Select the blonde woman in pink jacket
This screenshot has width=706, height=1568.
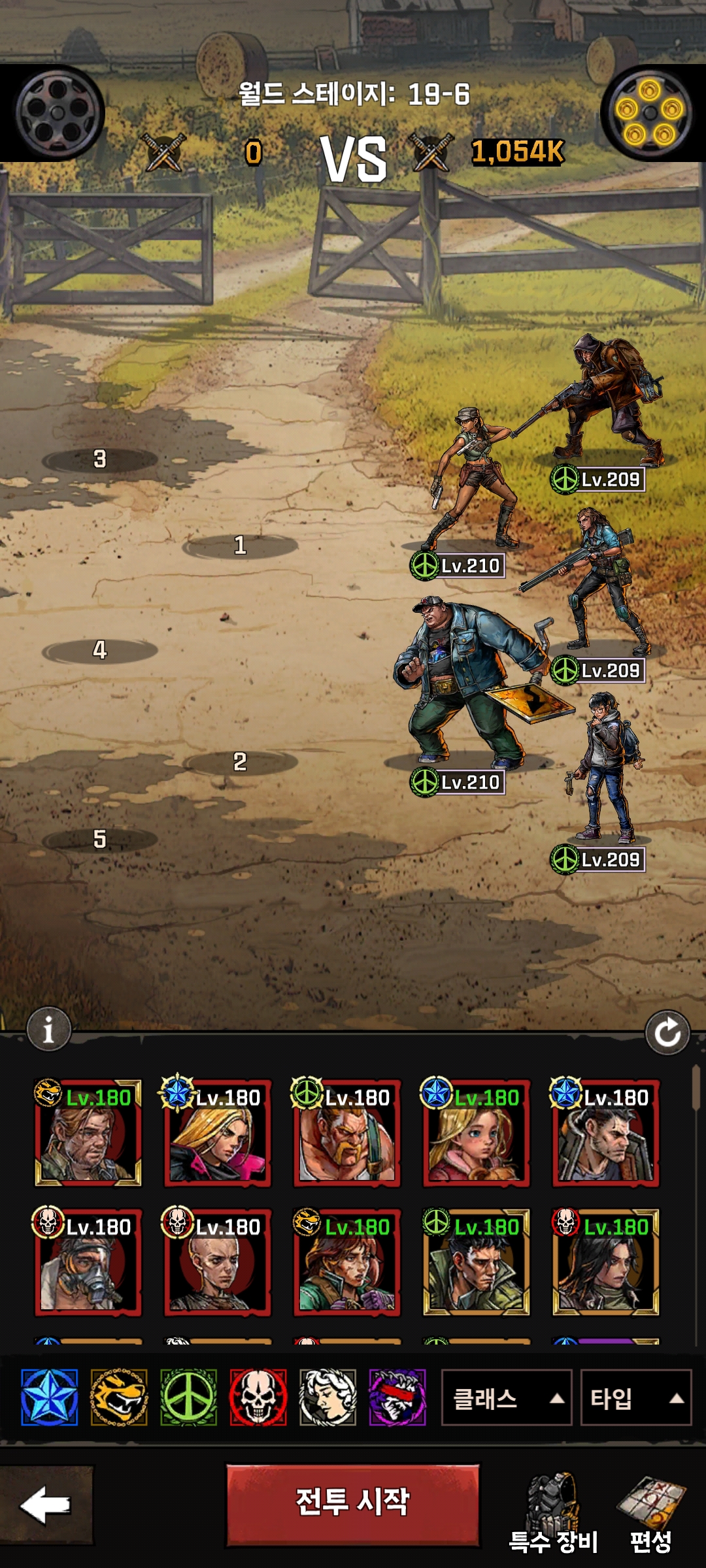pos(217,1133)
